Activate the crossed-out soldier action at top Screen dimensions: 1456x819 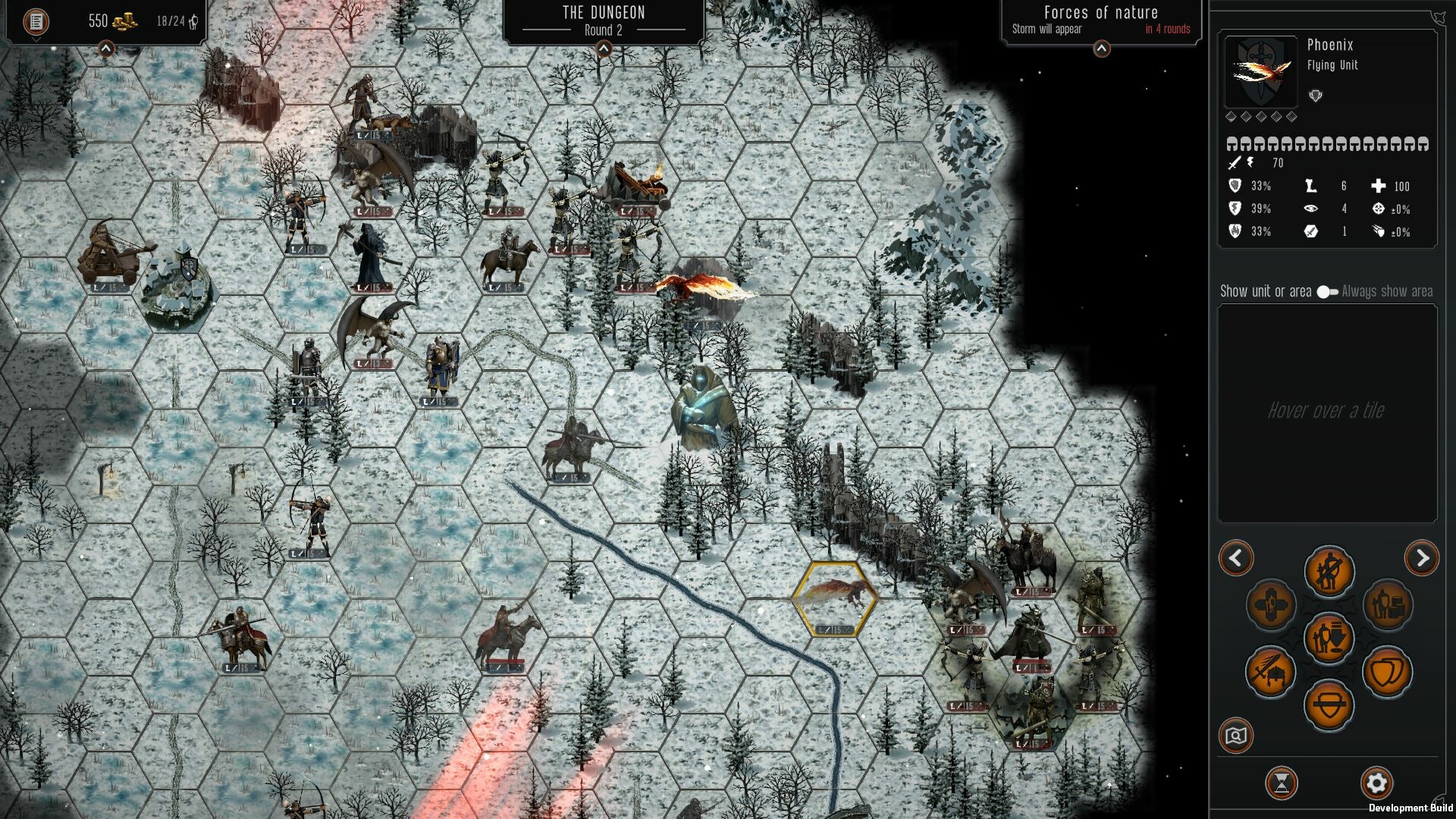click(x=1329, y=571)
